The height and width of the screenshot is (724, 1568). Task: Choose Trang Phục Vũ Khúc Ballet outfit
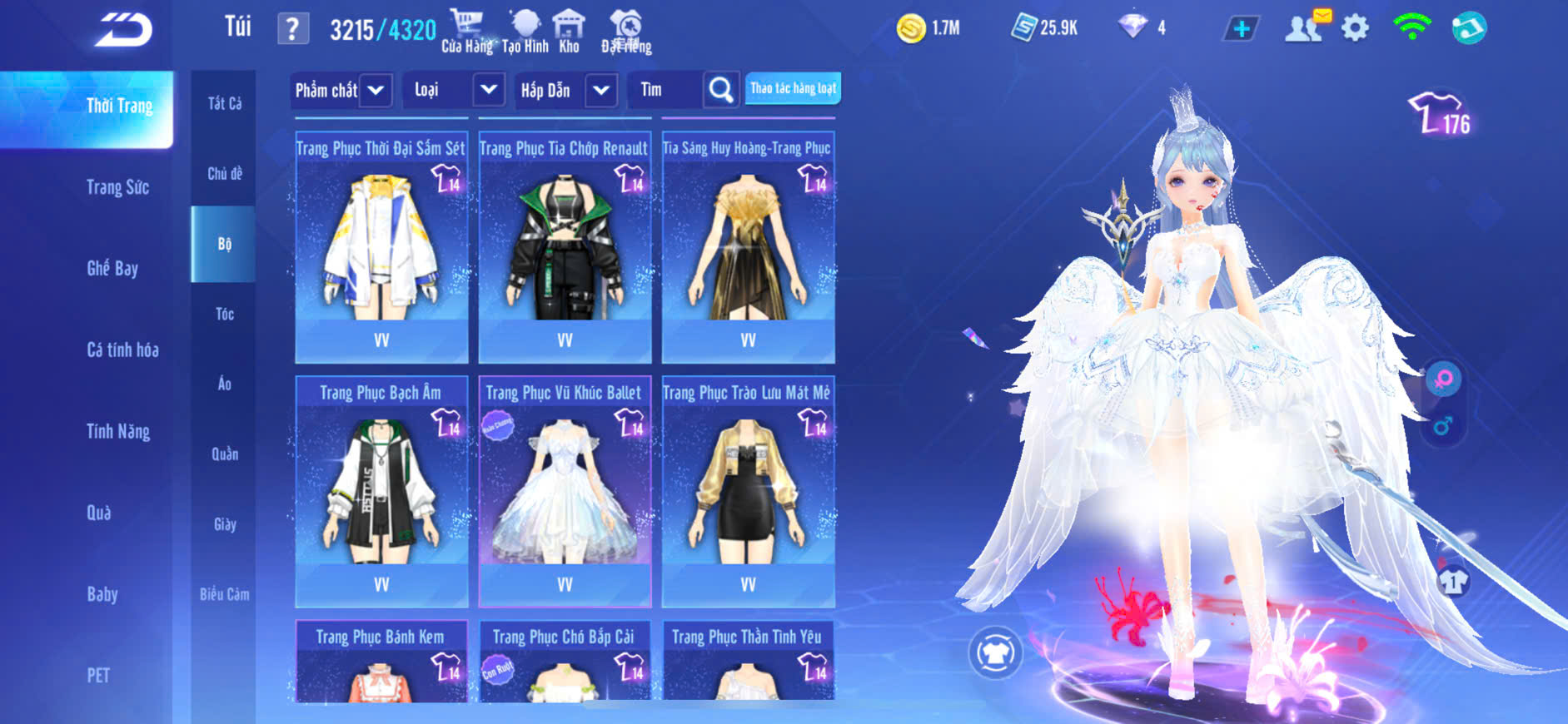(565, 491)
